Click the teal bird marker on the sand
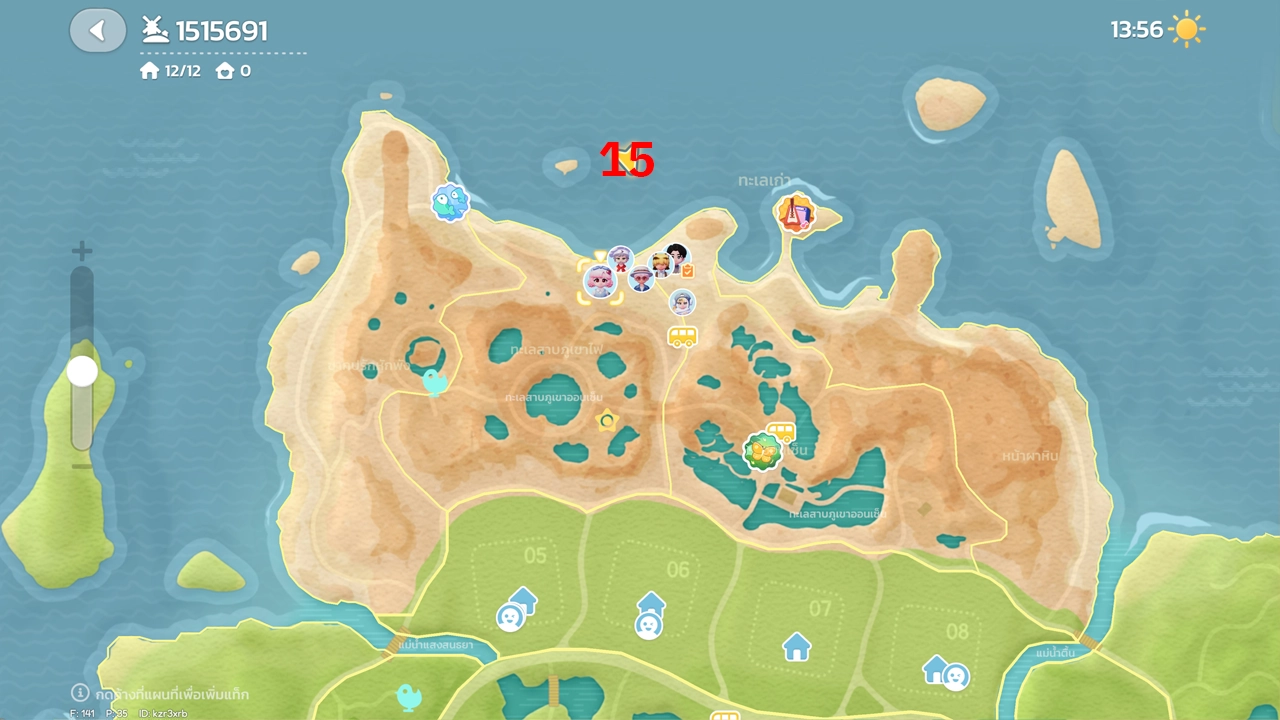Image resolution: width=1280 pixels, height=720 pixels. 434,381
